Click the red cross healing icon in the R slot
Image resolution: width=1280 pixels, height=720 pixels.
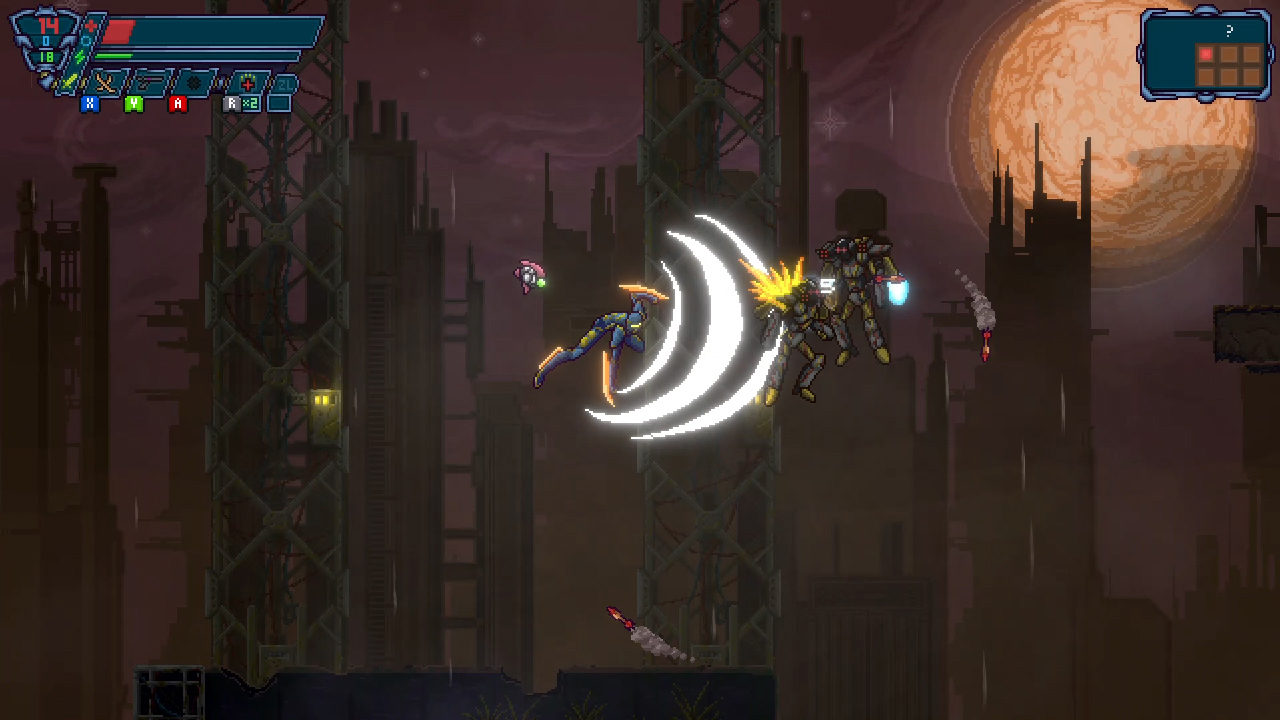(x=246, y=84)
